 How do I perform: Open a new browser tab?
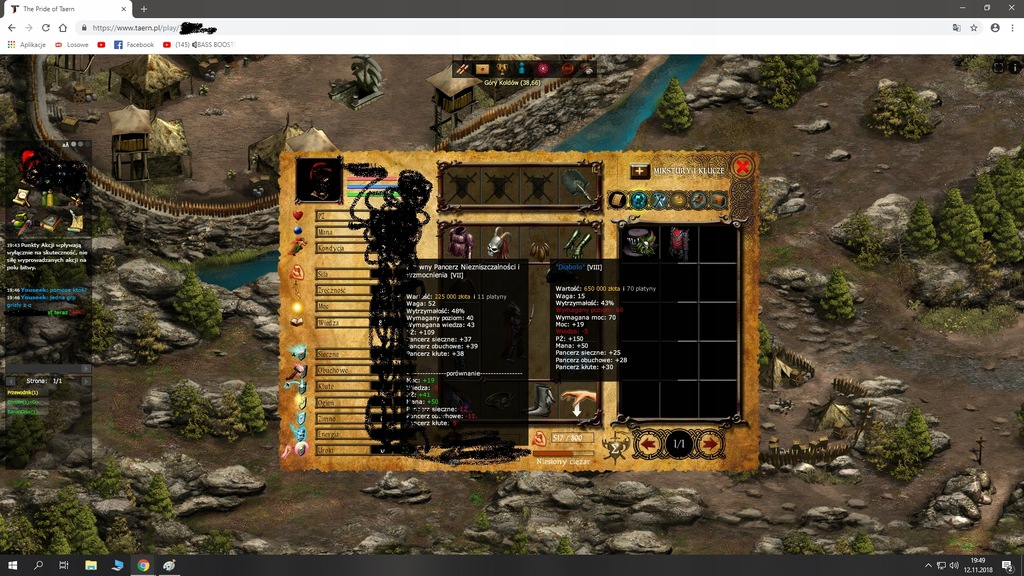144,9
